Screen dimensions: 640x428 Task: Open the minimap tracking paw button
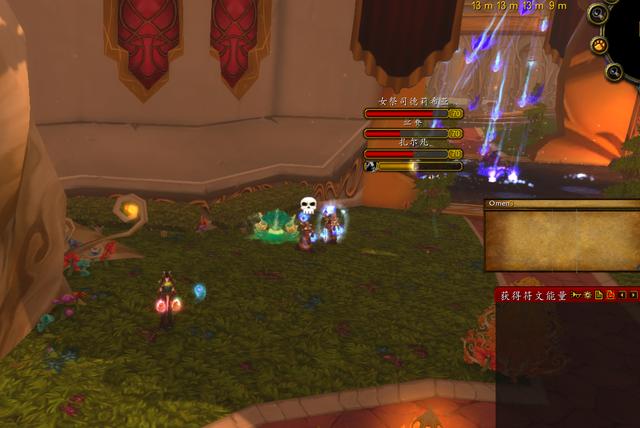coord(598,45)
